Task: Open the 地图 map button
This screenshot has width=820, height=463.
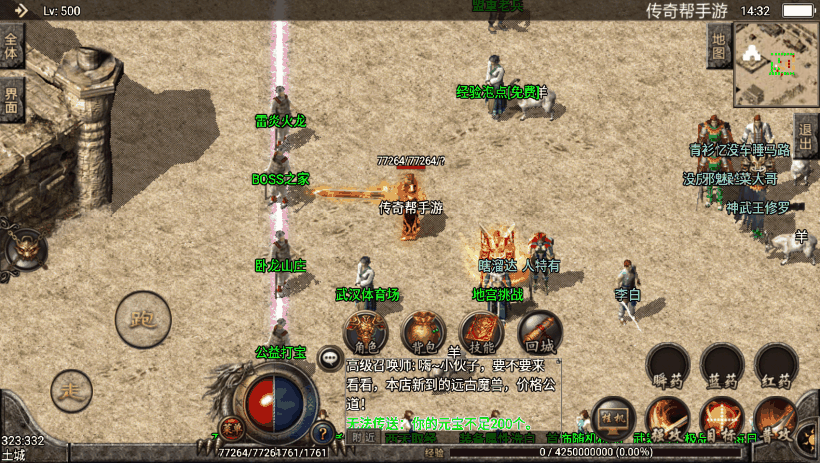Action: click(718, 46)
